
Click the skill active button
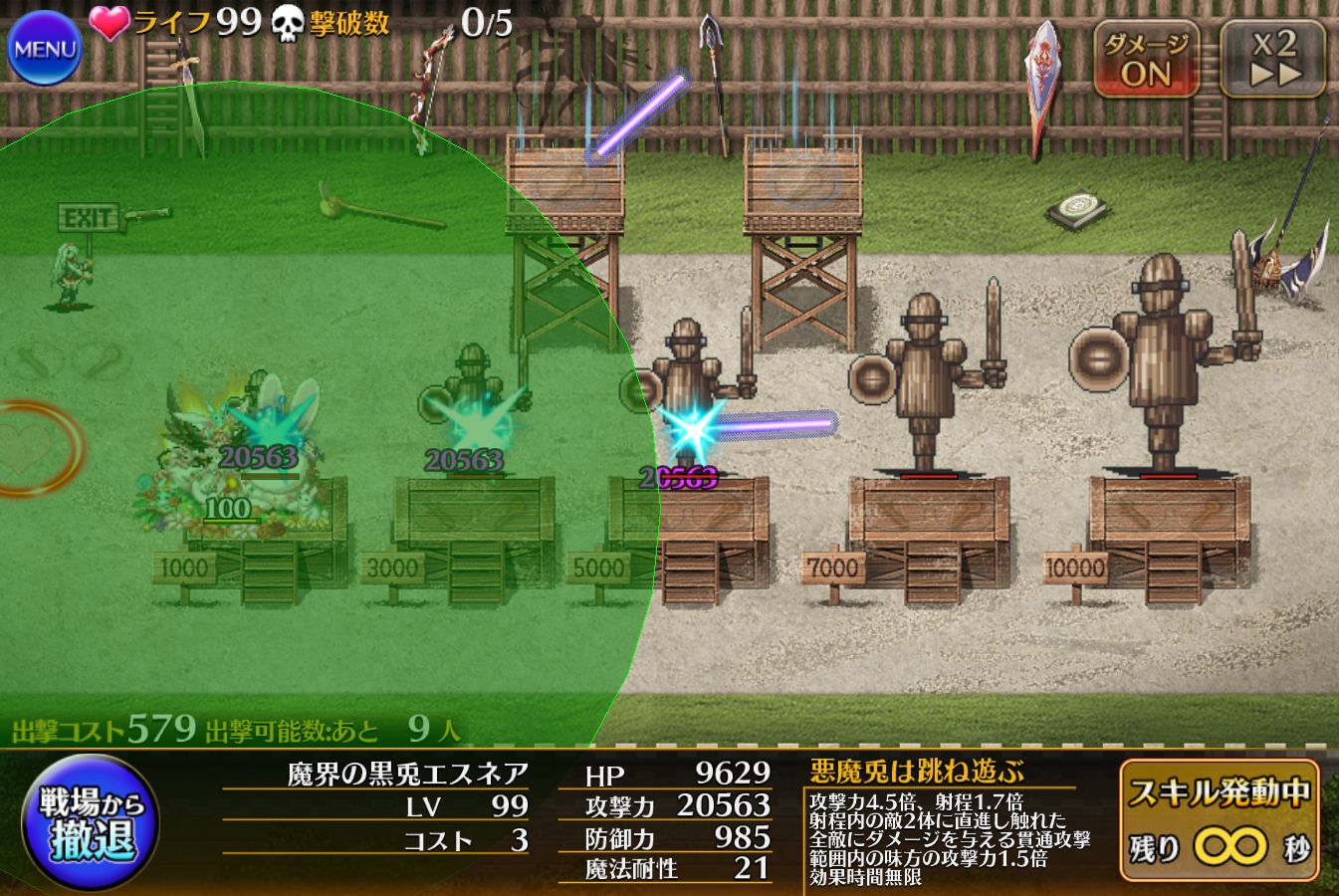pos(1220,821)
